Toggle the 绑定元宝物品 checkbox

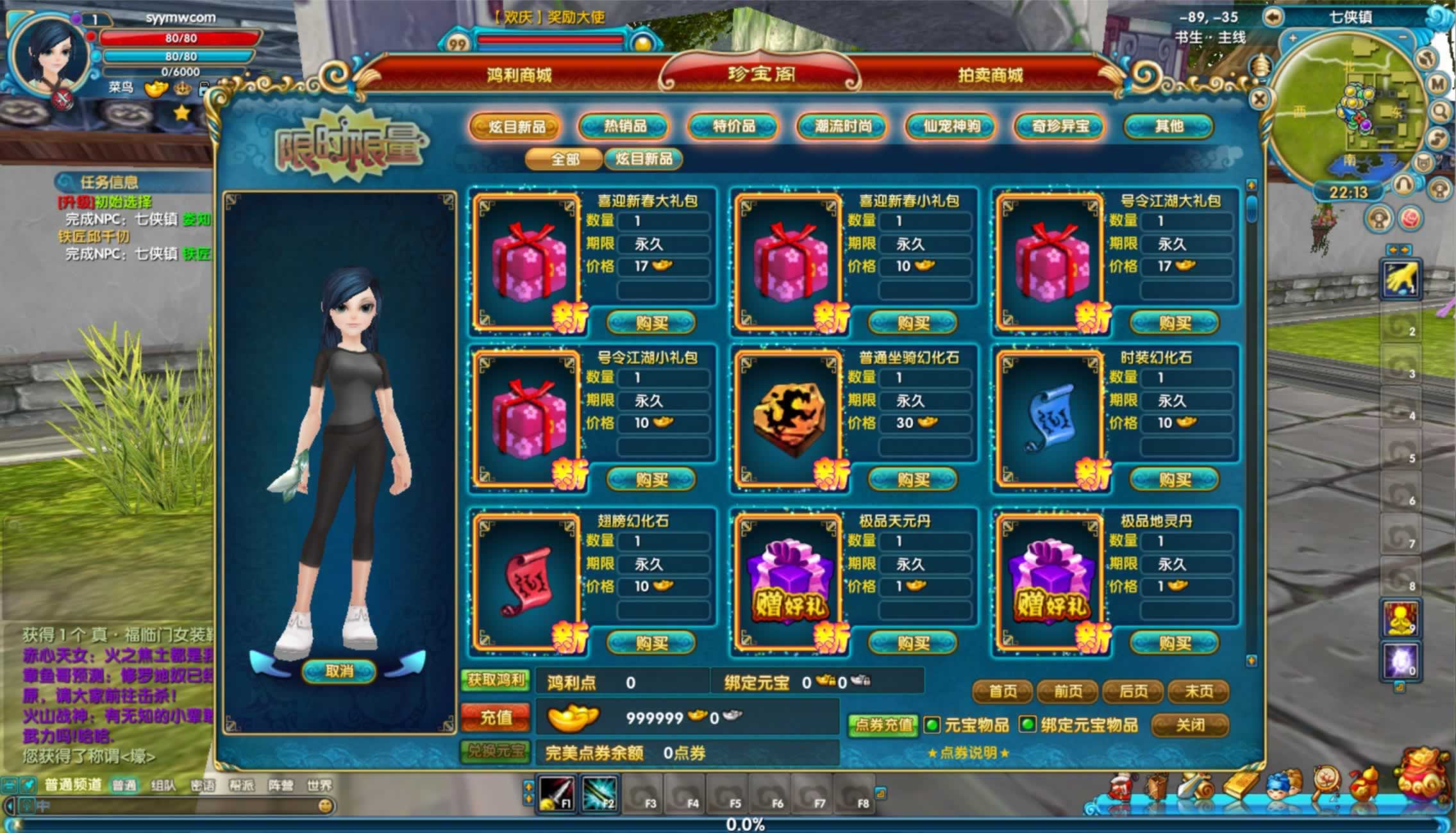(1027, 725)
